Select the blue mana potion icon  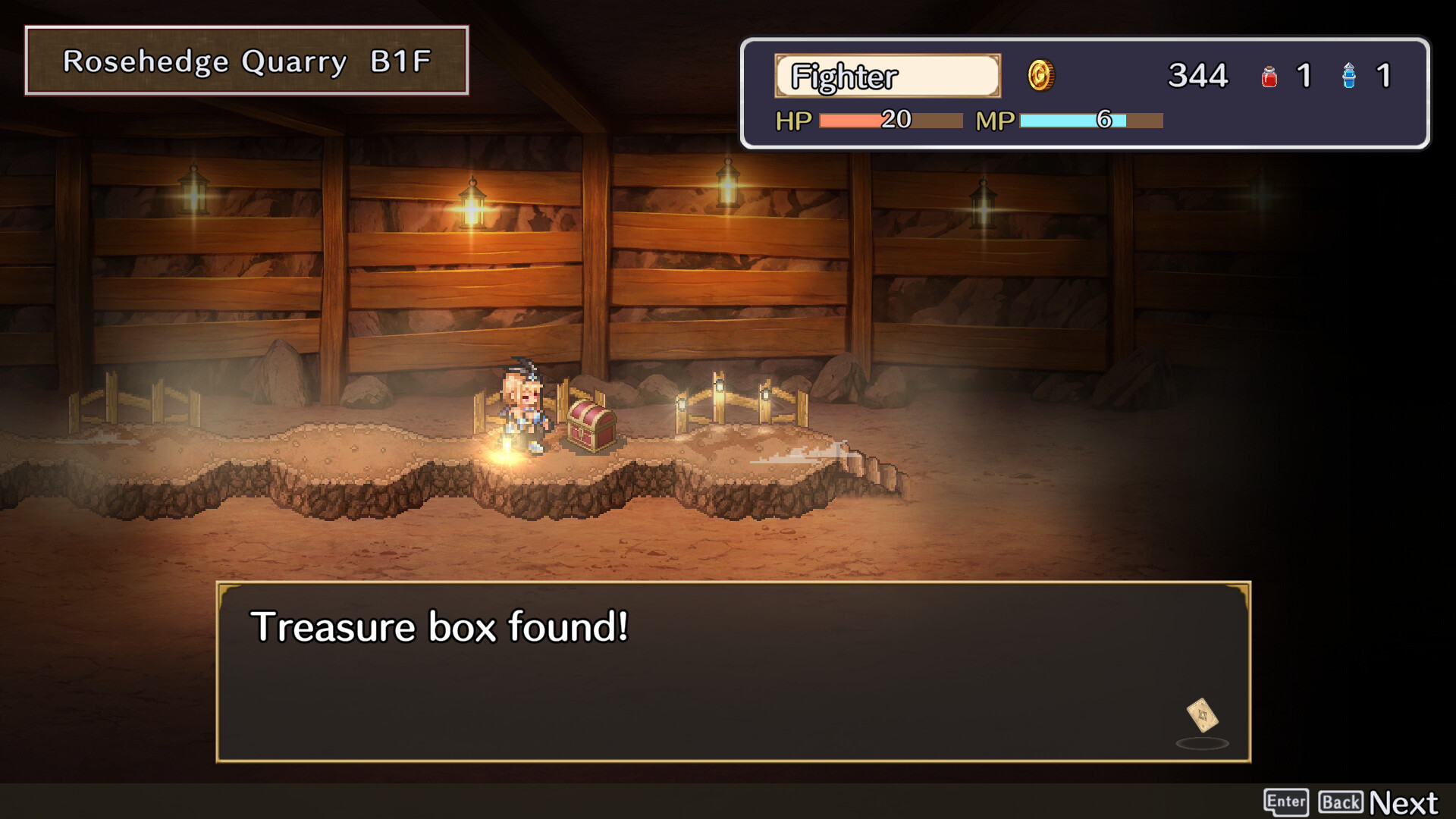coord(1349,77)
